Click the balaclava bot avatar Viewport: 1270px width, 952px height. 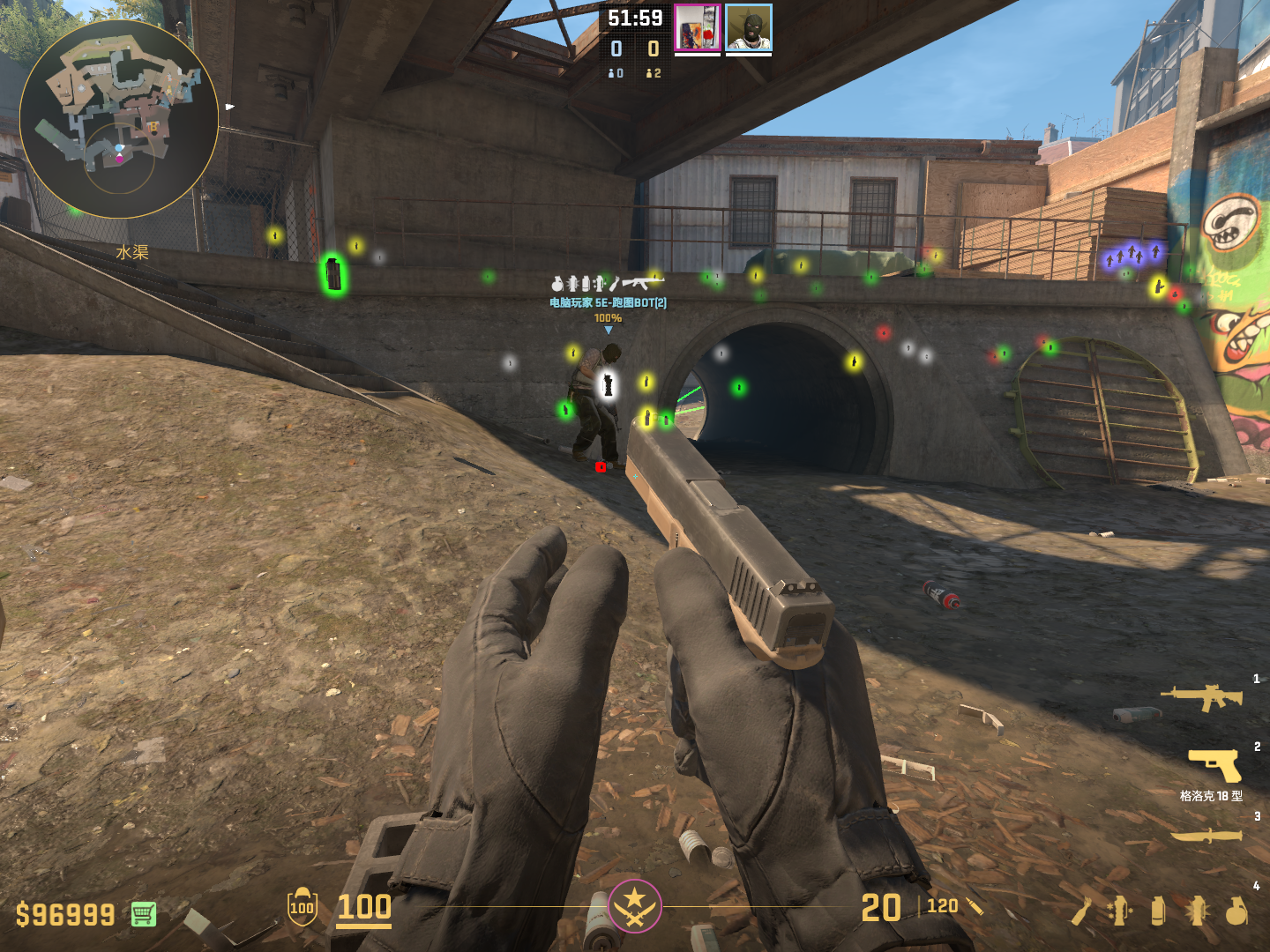click(749, 28)
